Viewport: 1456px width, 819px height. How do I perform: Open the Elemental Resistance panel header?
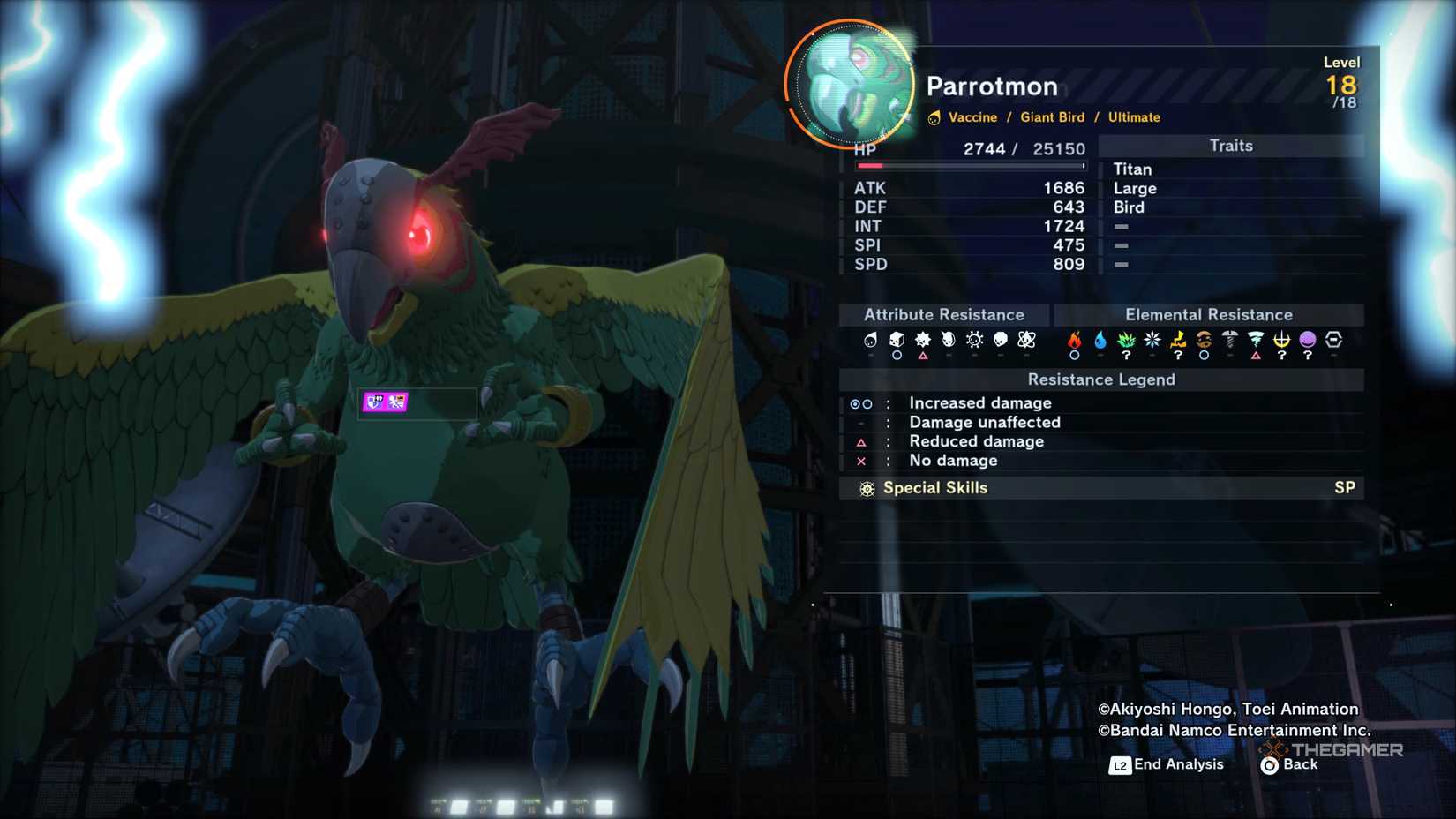click(x=1209, y=314)
